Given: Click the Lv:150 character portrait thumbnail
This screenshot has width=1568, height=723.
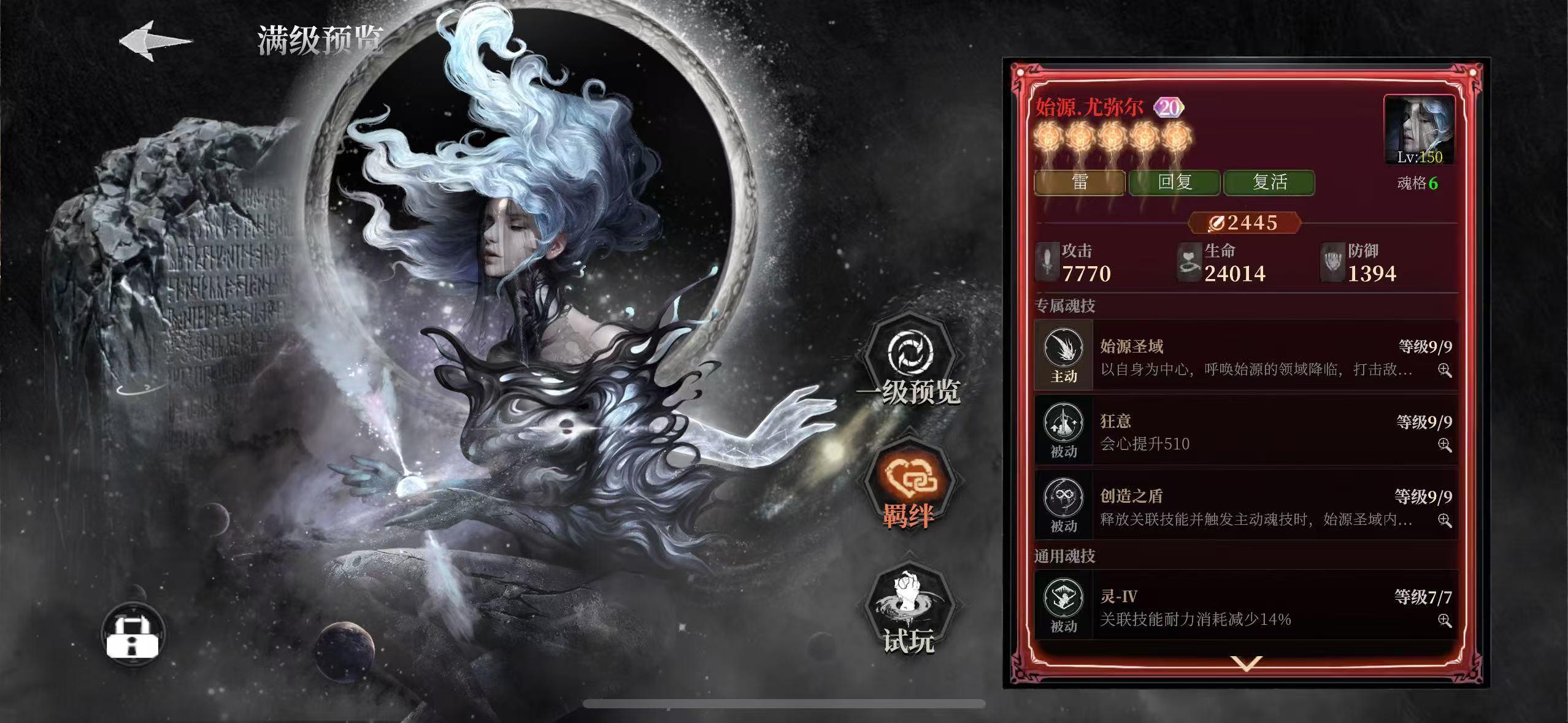Looking at the screenshot, I should tap(1419, 131).
